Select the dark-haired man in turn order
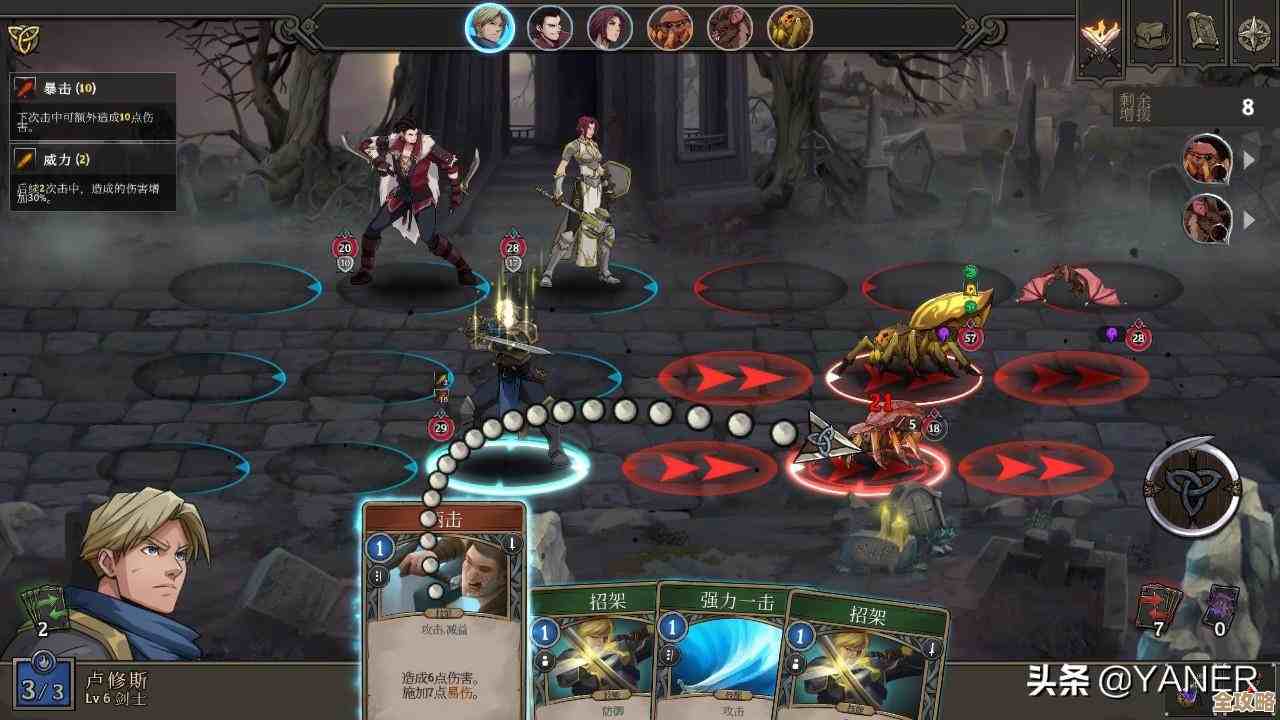The image size is (1280, 720). (x=550, y=27)
